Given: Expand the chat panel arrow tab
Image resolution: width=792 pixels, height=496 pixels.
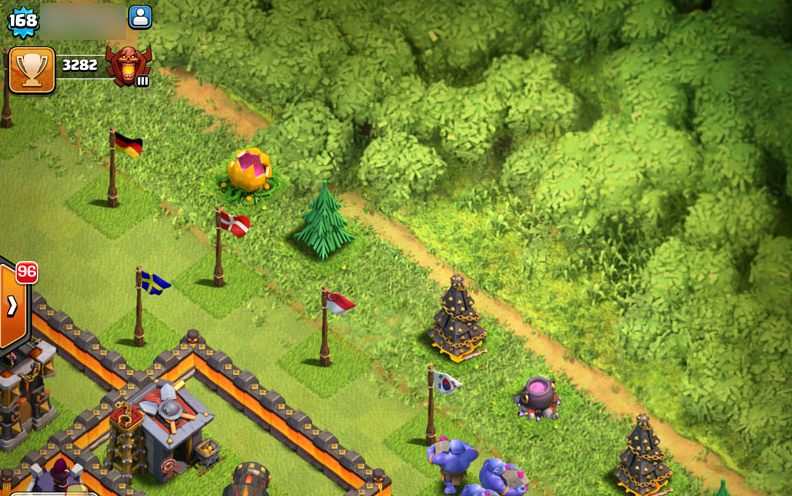Looking at the screenshot, I should (x=13, y=306).
